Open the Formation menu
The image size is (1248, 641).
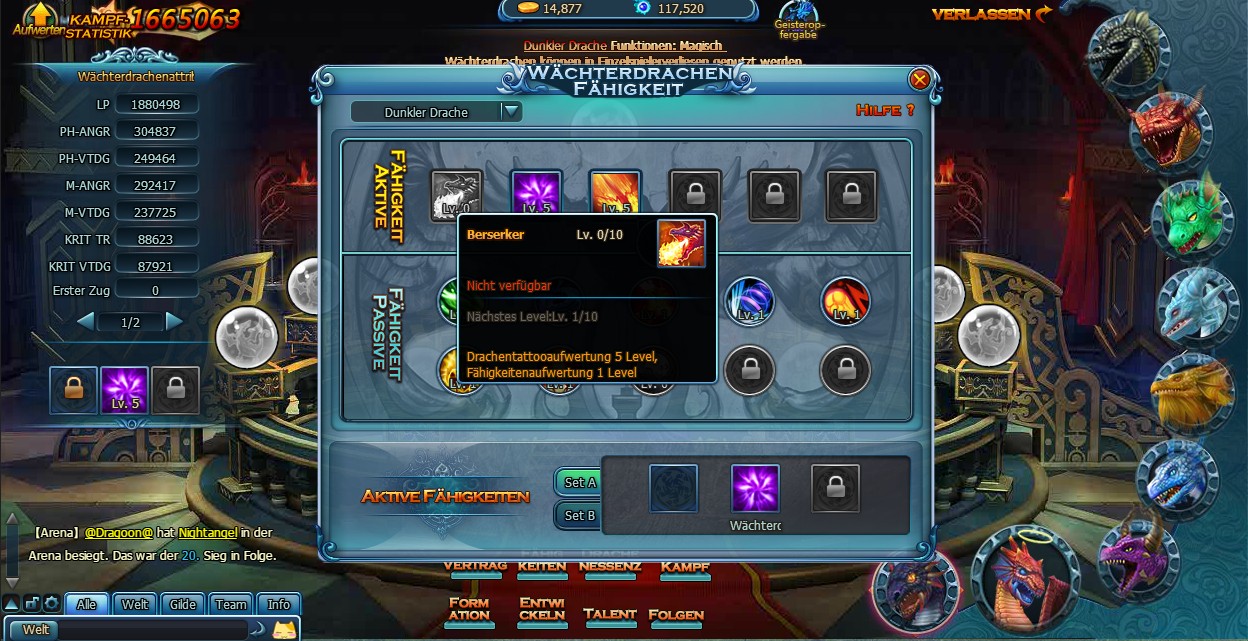469,609
